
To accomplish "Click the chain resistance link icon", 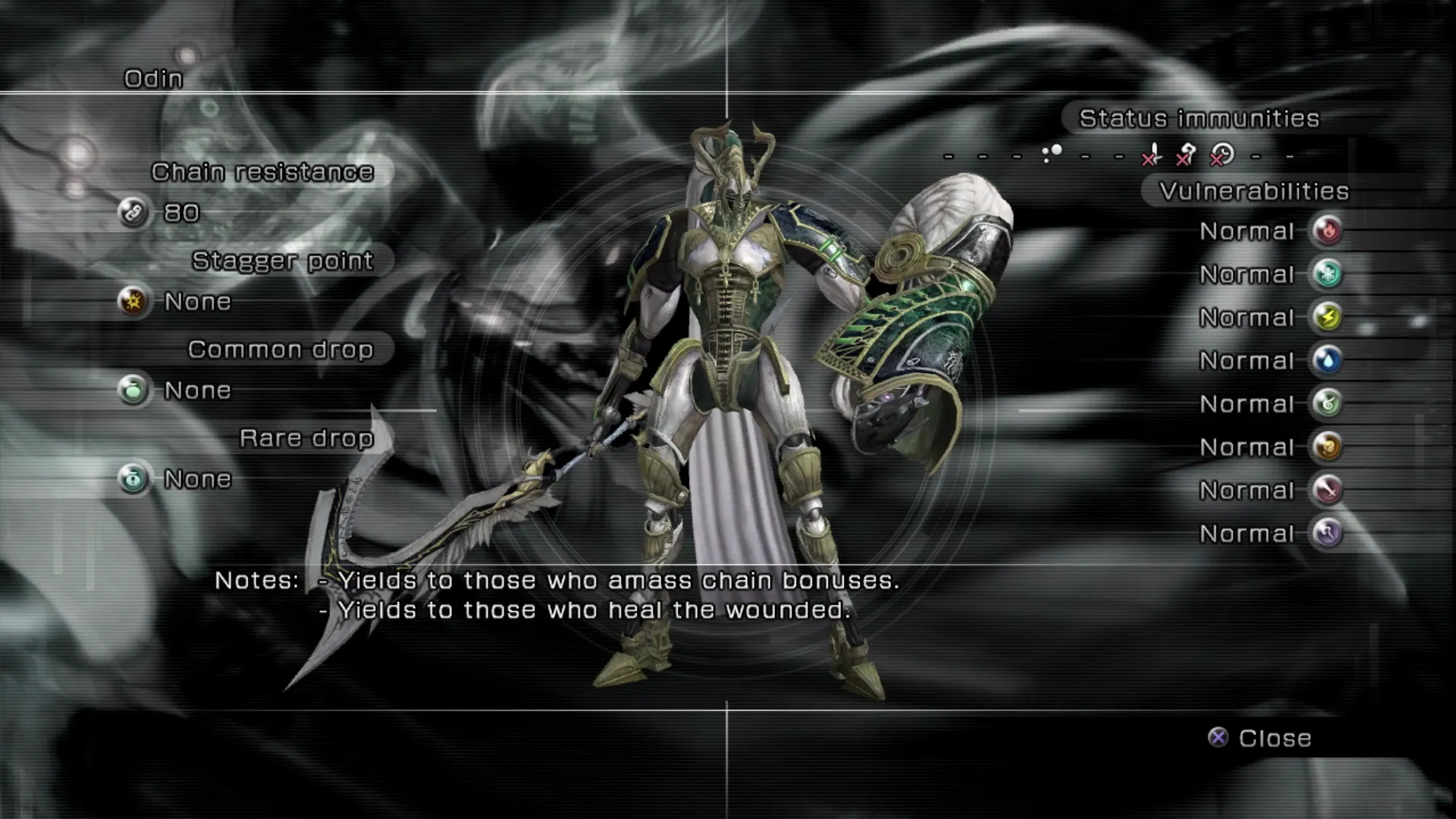I will (133, 212).
